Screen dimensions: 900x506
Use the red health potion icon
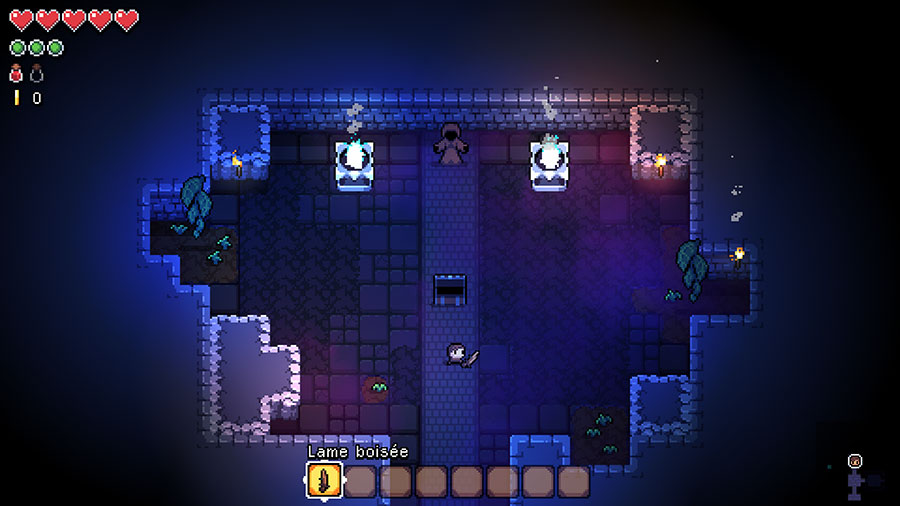(x=16, y=73)
